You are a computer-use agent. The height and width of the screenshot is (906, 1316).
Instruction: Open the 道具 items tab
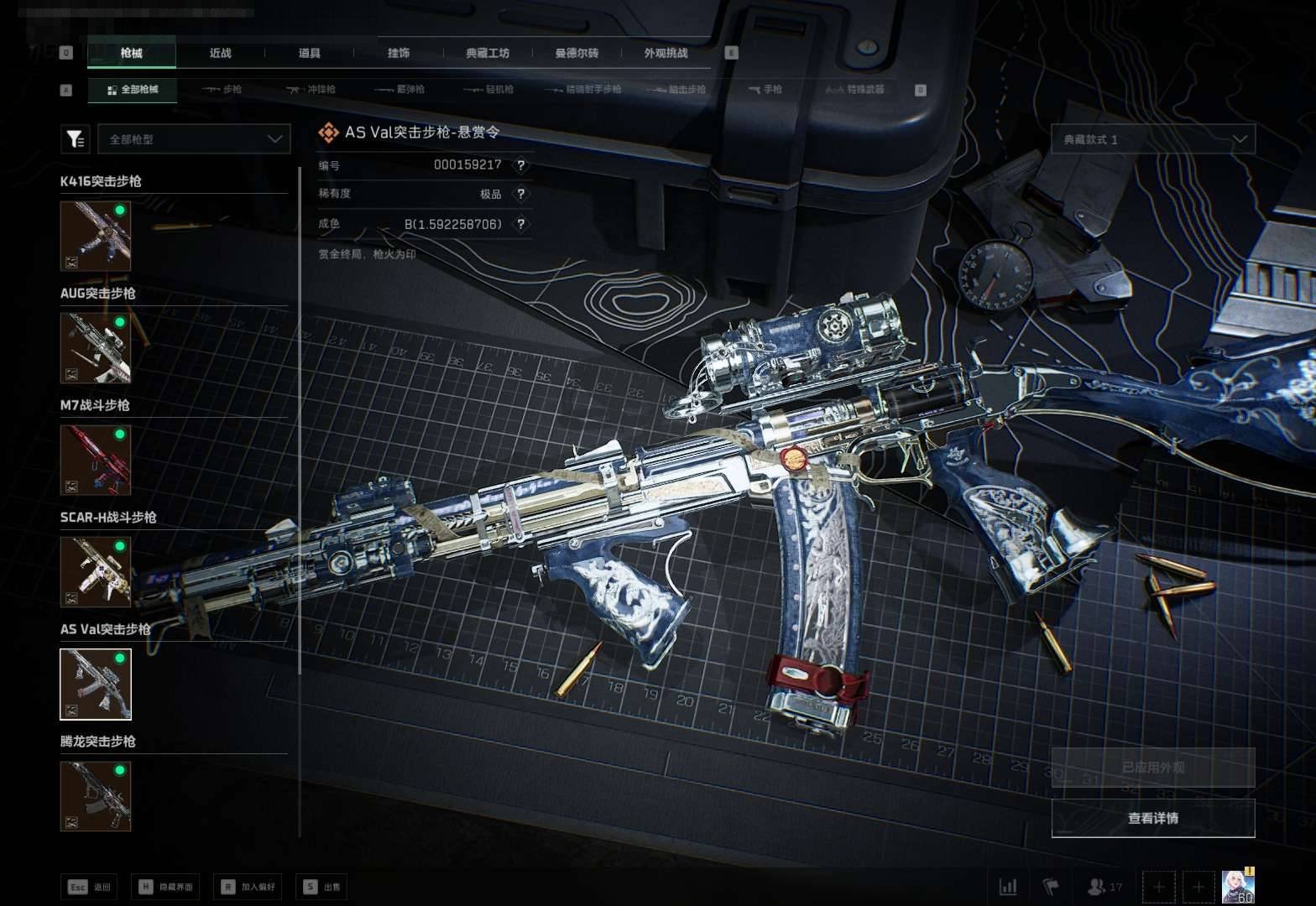point(309,53)
